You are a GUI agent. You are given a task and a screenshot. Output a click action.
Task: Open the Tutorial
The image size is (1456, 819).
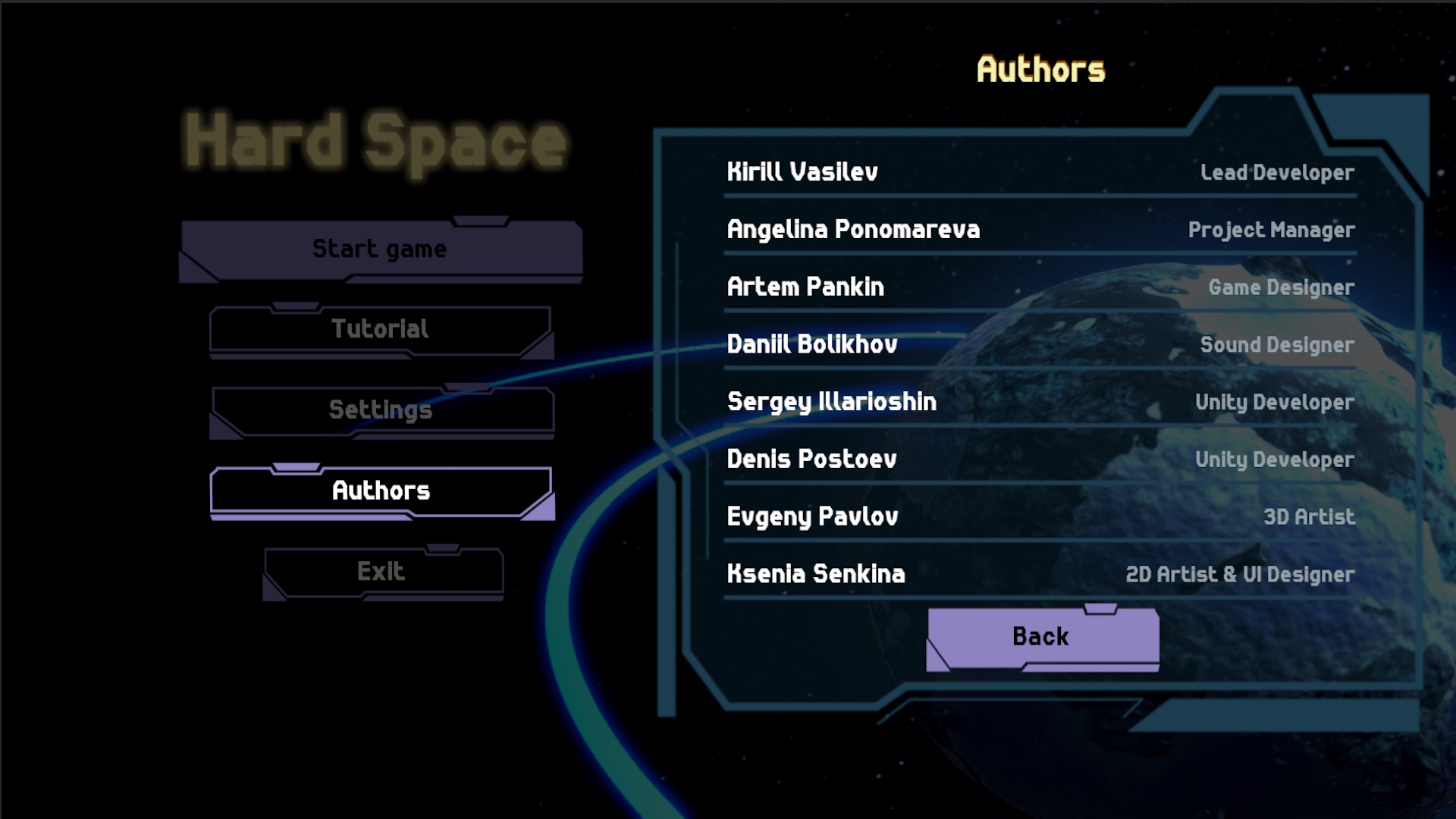(379, 328)
